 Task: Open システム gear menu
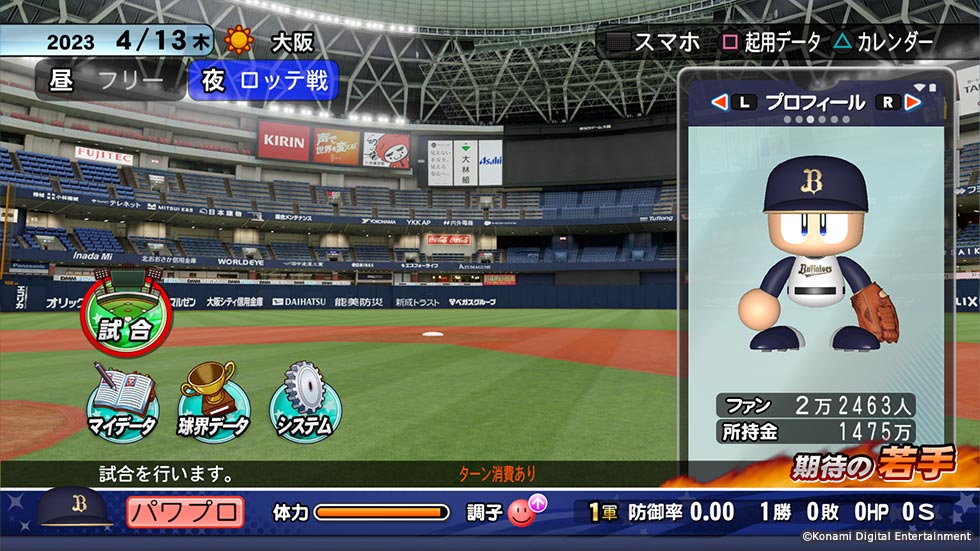305,401
